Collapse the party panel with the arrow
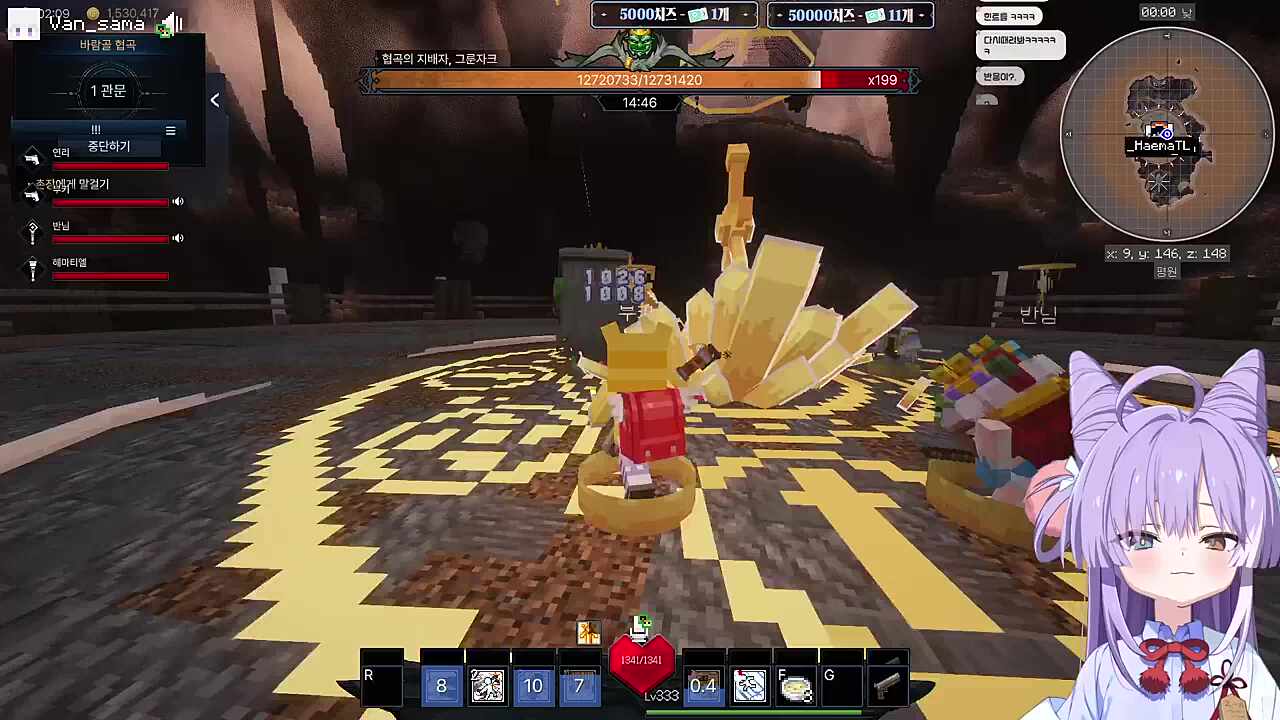This screenshot has height=720, width=1280. coord(215,100)
